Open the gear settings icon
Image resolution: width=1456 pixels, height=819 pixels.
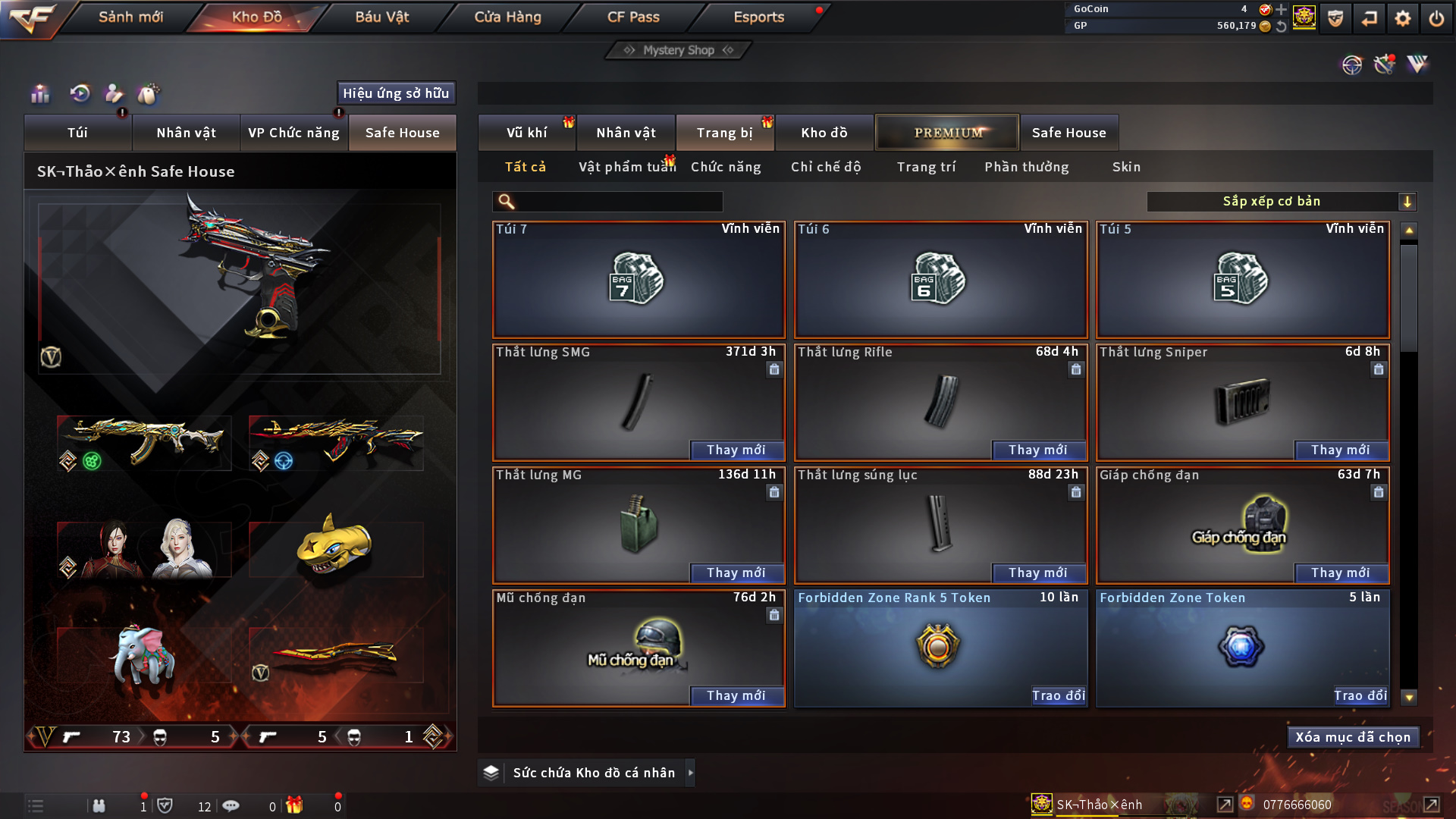click(1402, 18)
